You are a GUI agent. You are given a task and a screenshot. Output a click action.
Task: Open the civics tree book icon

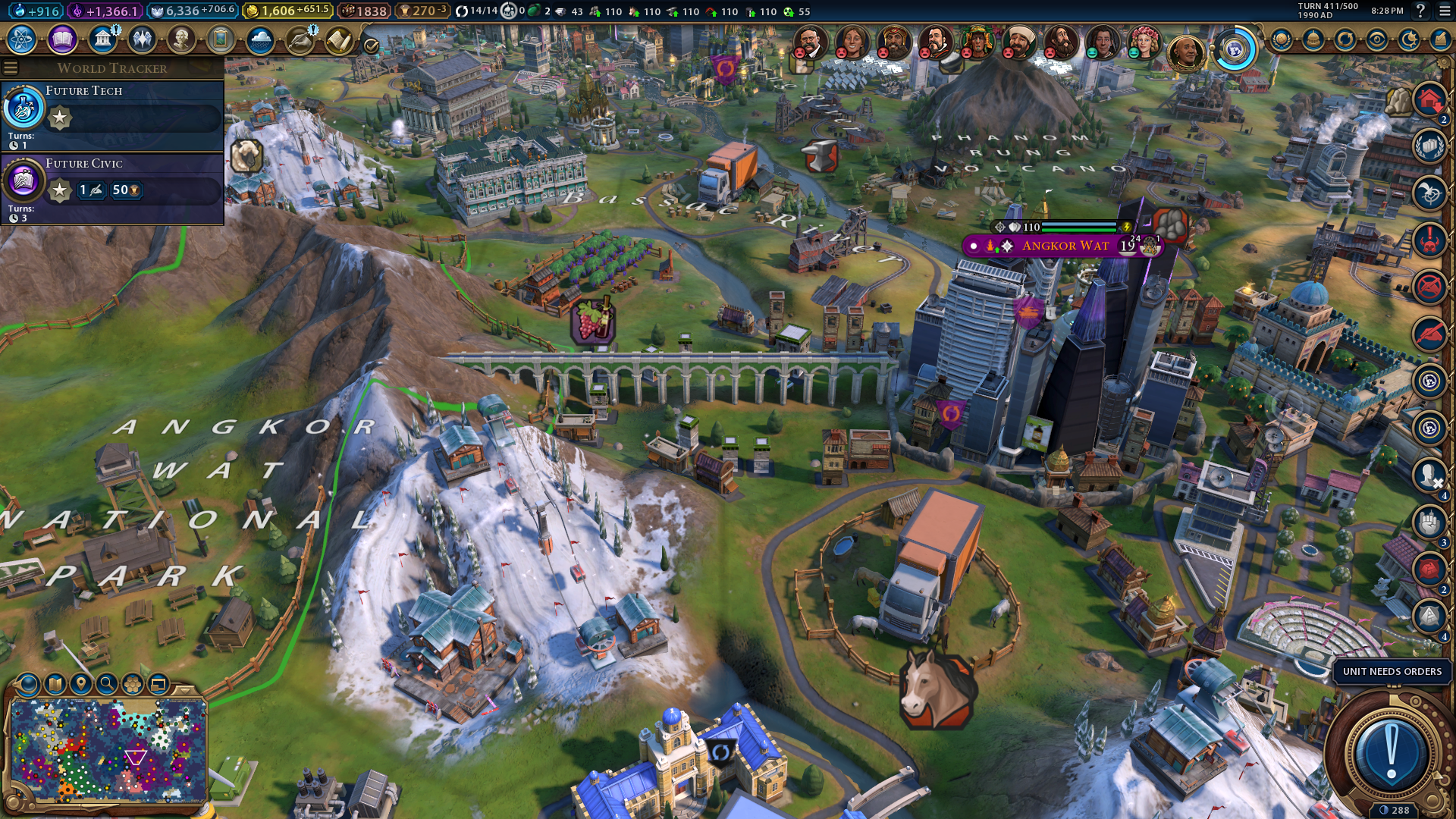pyautogui.click(x=62, y=39)
